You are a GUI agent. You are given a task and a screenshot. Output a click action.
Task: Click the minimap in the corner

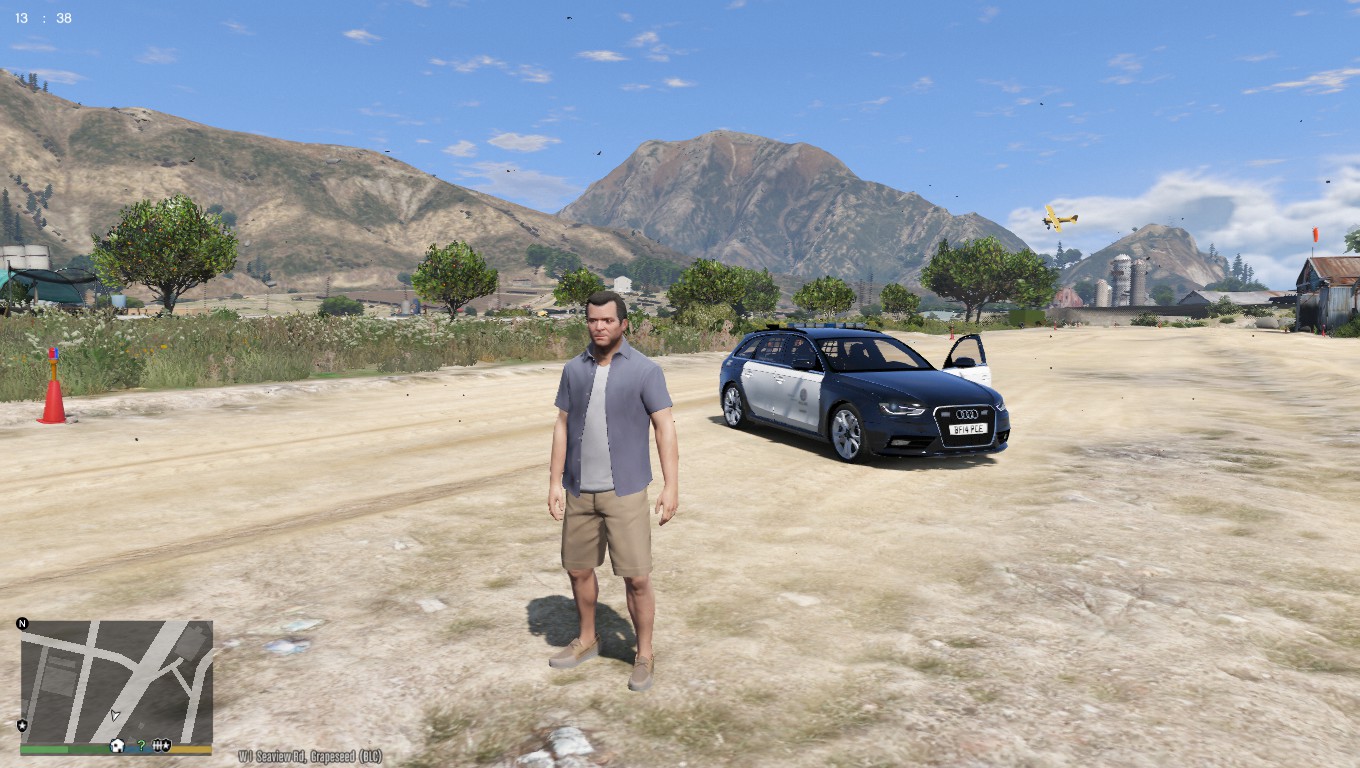116,681
